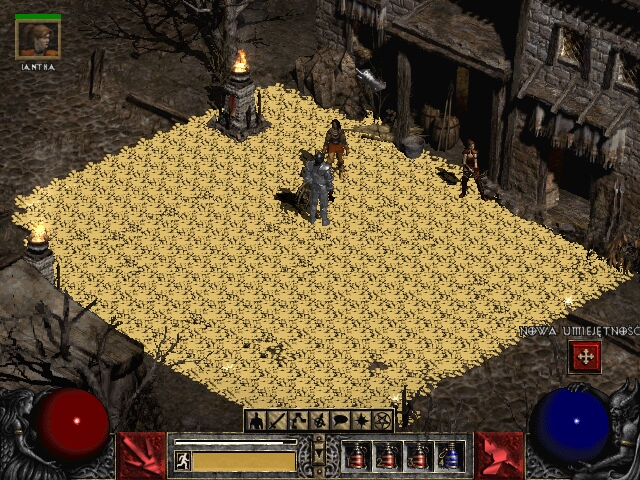
Task: Select the left-click attack skill icon
Action: click(x=141, y=455)
